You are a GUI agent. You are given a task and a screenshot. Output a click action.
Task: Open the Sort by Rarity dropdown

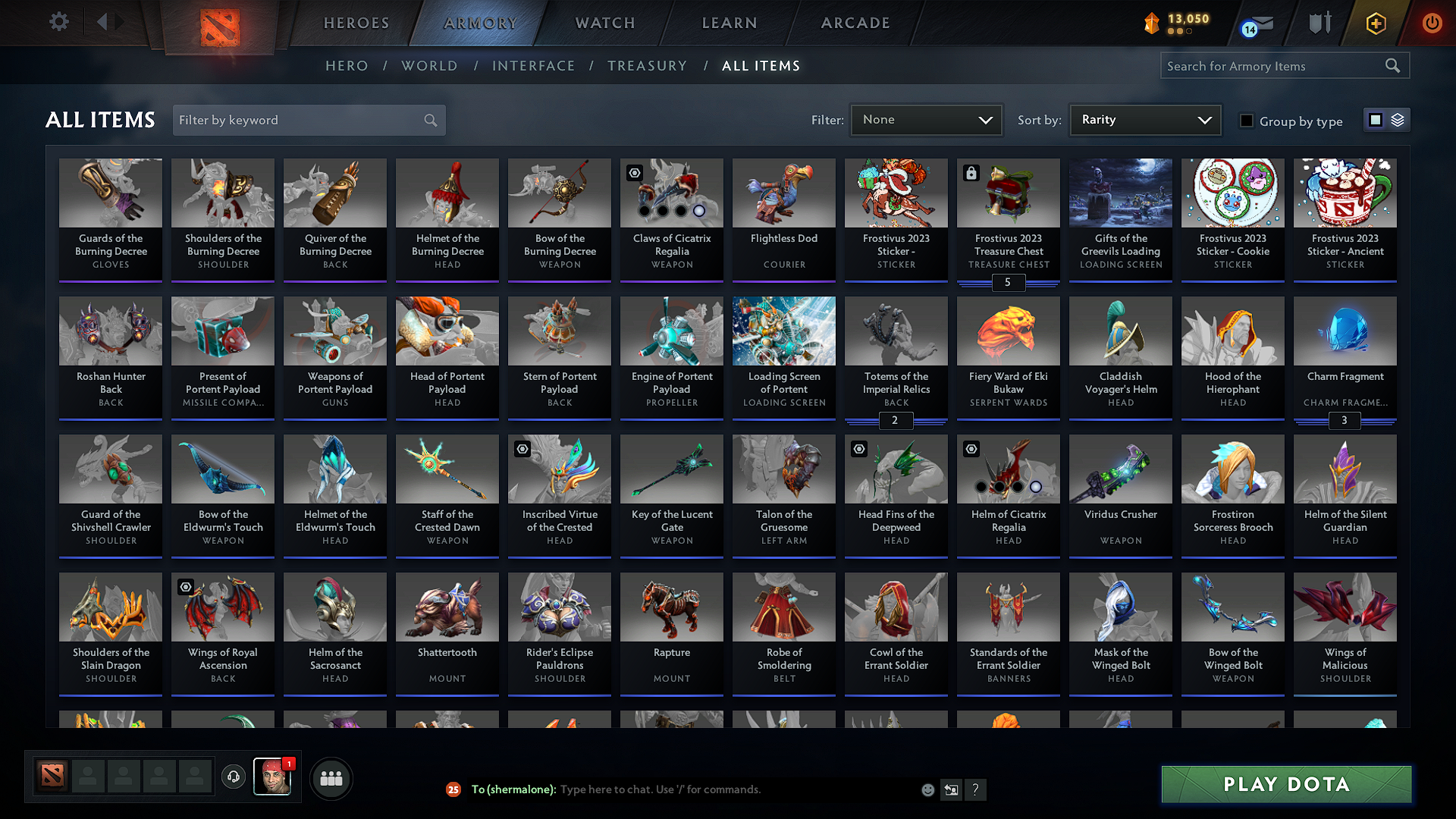(1144, 119)
